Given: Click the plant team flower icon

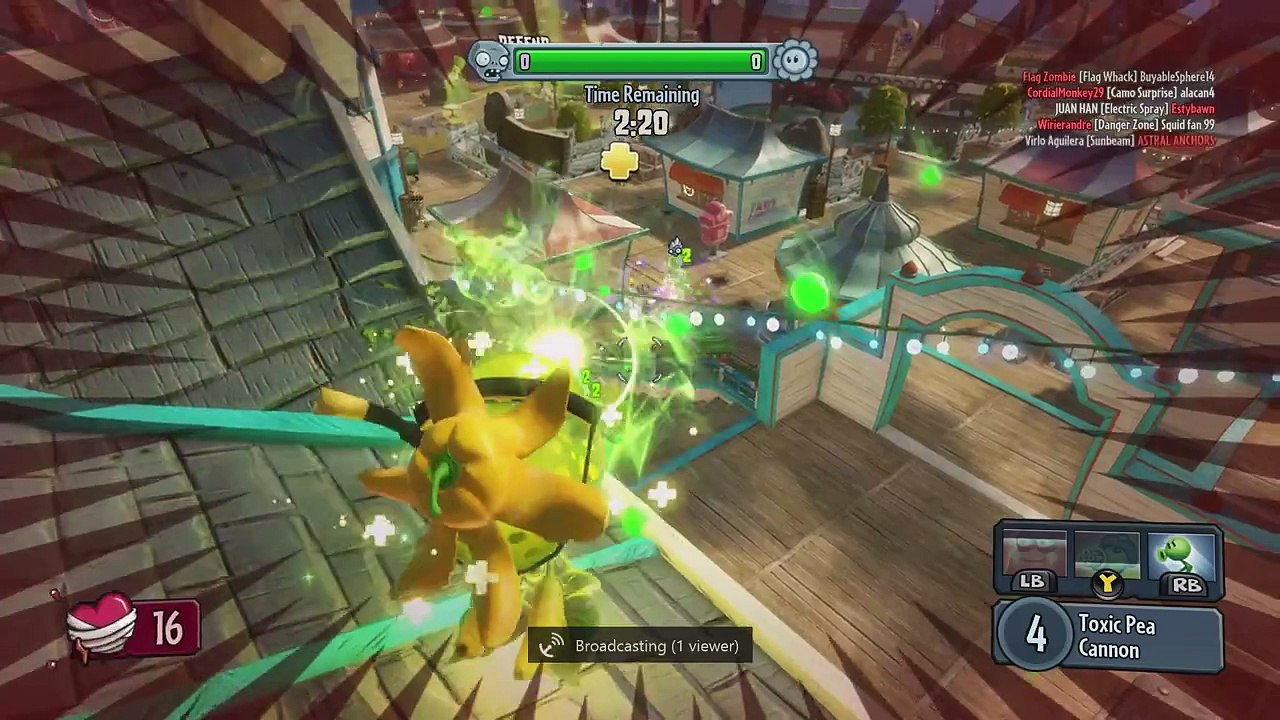Looking at the screenshot, I should tap(795, 62).
